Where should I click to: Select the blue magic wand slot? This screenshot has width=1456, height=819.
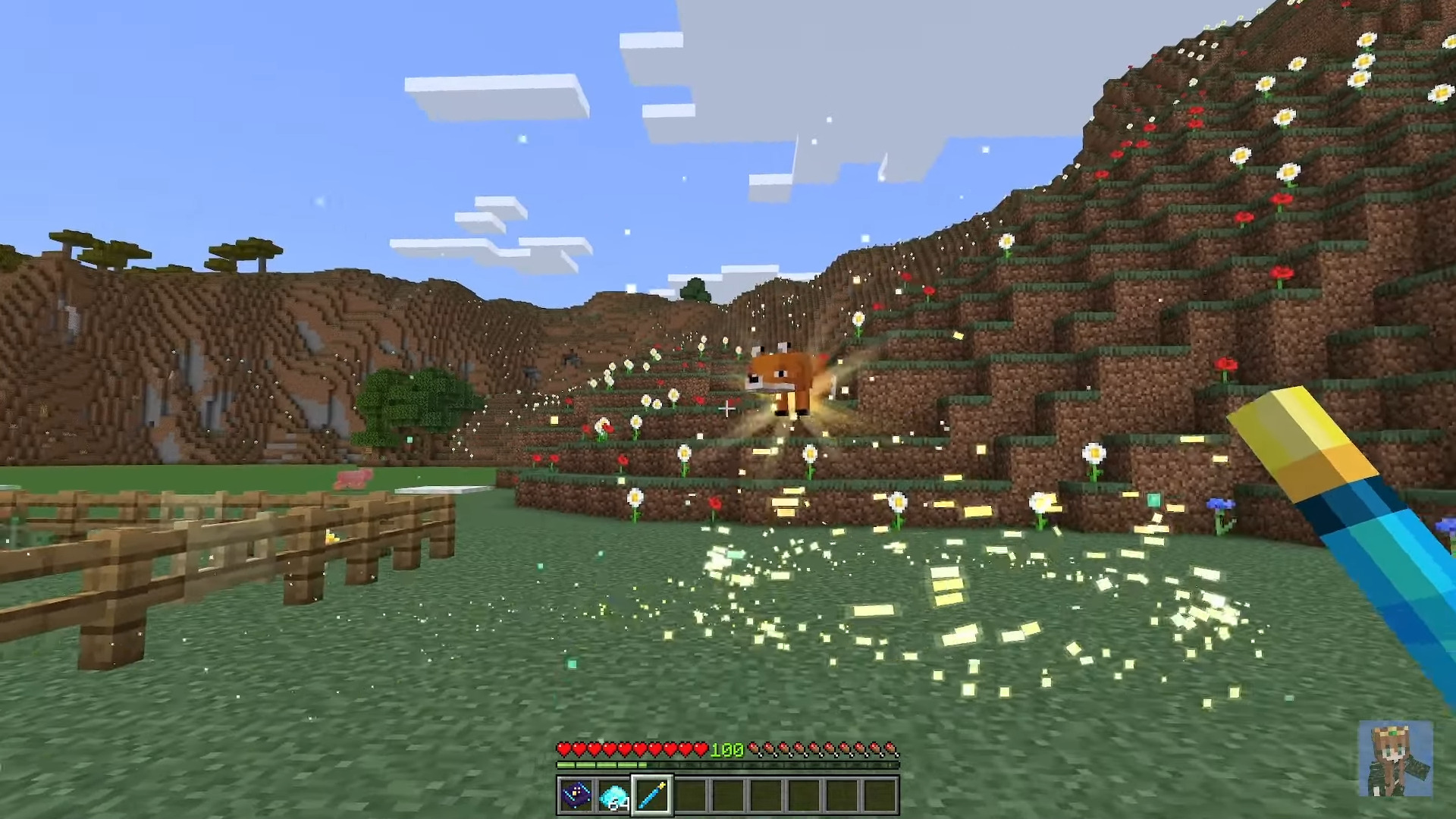(652, 795)
